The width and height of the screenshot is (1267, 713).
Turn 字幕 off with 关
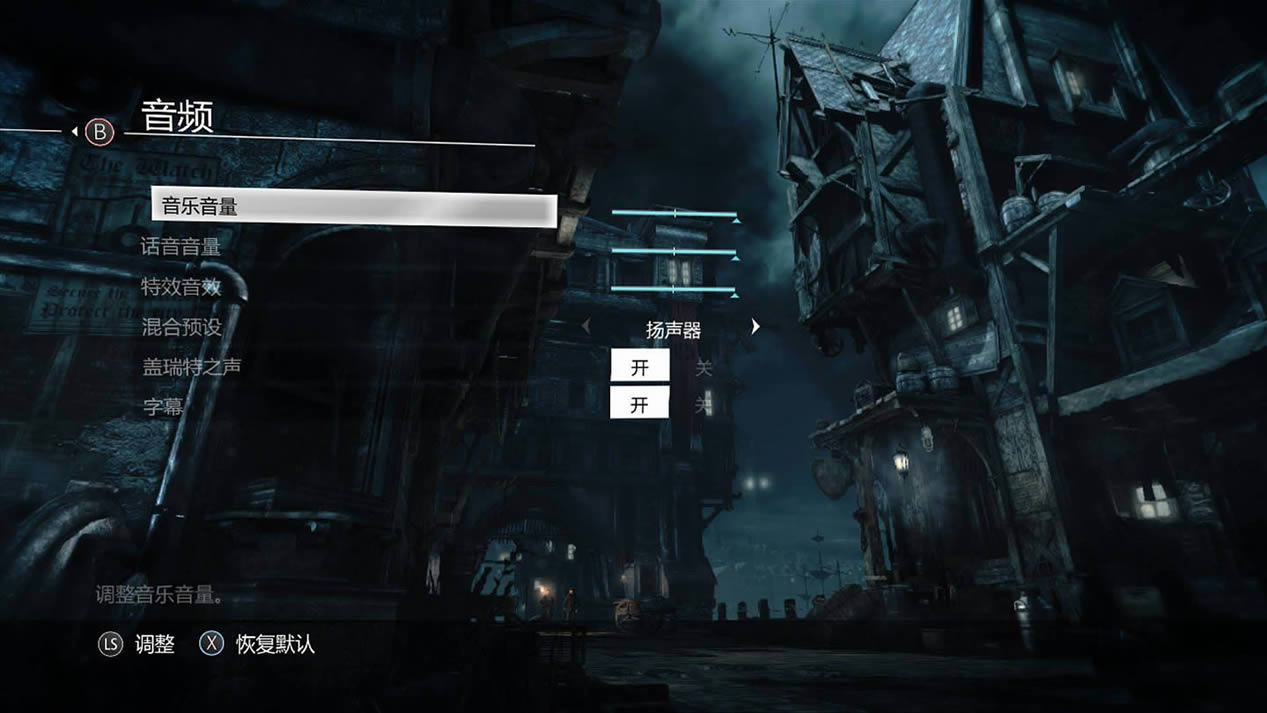pos(704,404)
